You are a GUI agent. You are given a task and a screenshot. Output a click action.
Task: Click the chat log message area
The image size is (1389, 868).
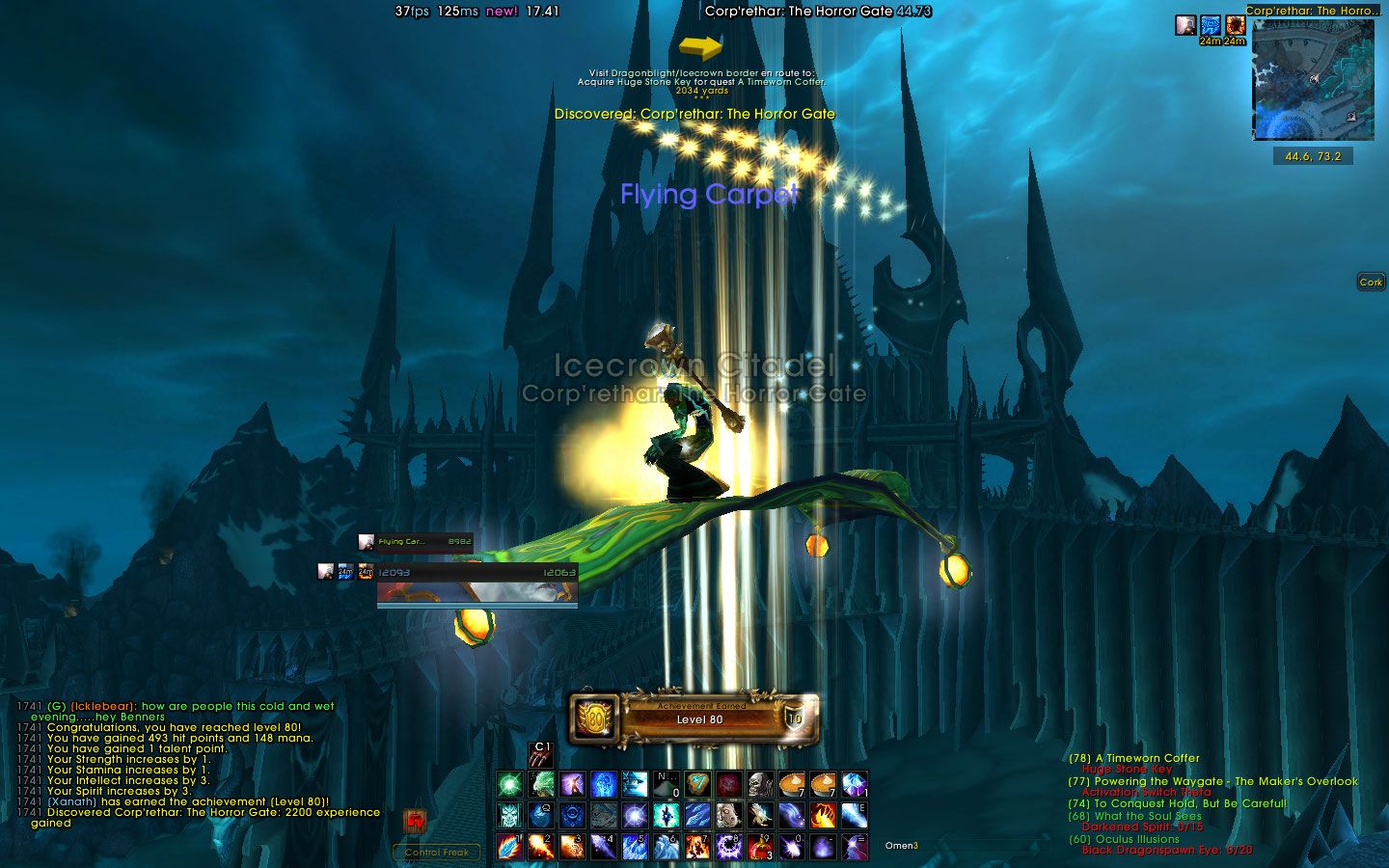(193, 764)
